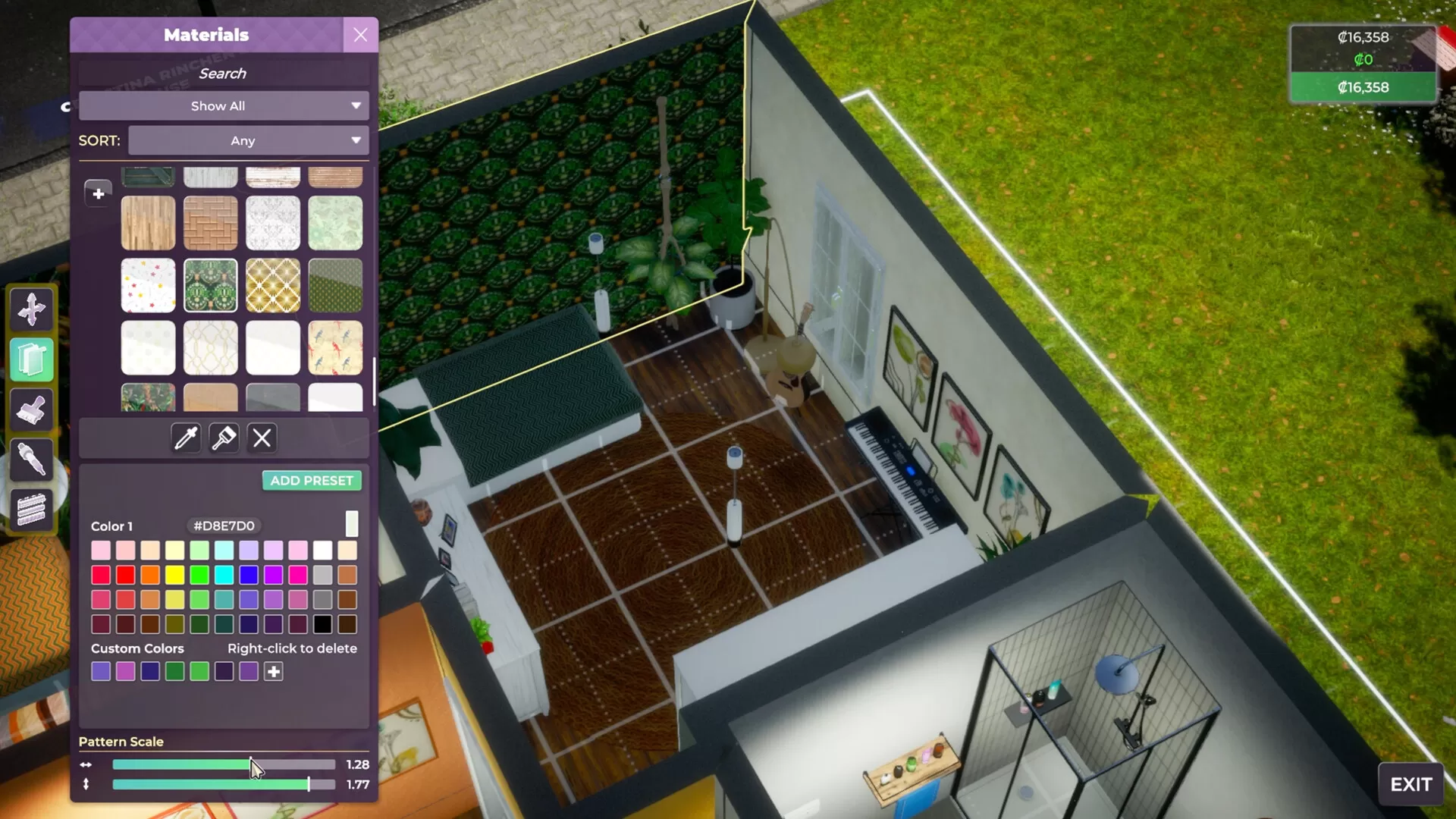Screen dimensions: 1456x819
Task: Open the Custom Colors plus button
Action: pyautogui.click(x=273, y=671)
